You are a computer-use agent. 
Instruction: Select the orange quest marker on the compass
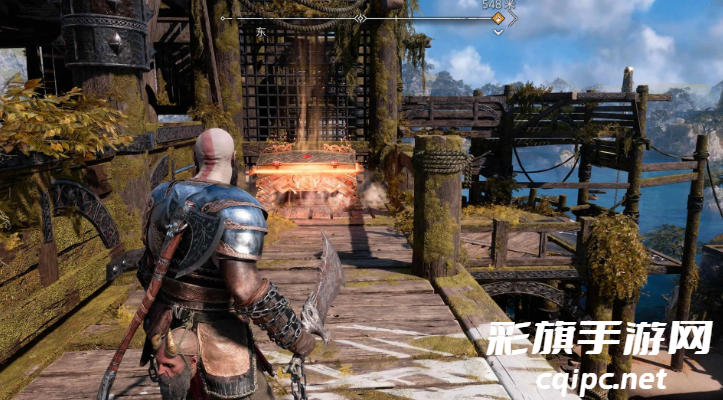[x=497, y=17]
